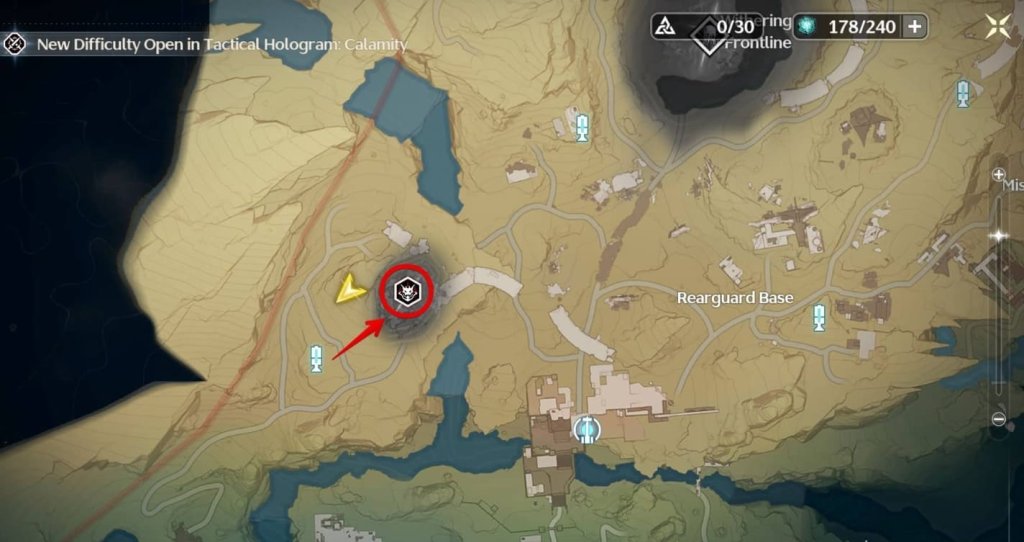Select the circled boss skull marker
The image size is (1024, 542).
tap(409, 291)
